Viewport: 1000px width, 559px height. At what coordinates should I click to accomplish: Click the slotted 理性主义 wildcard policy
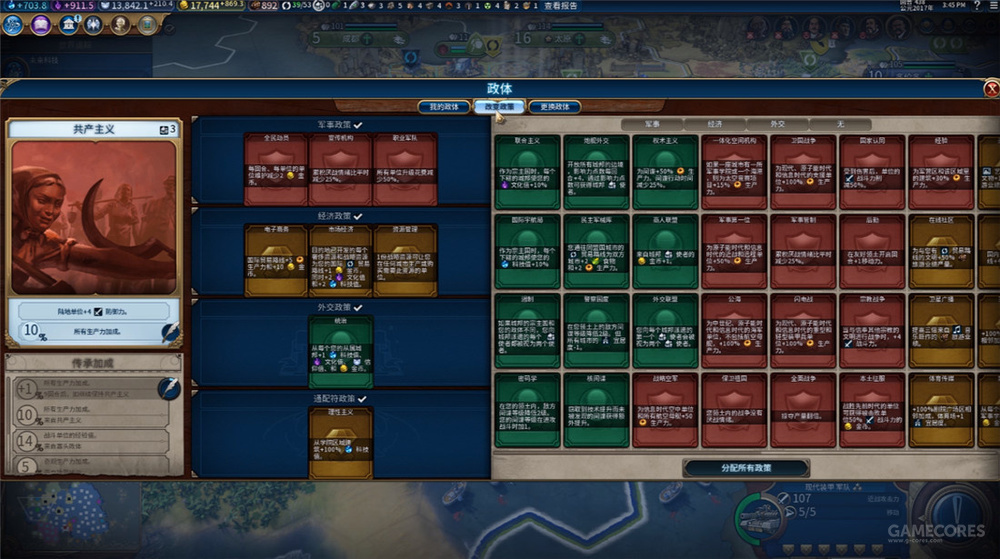pos(340,437)
